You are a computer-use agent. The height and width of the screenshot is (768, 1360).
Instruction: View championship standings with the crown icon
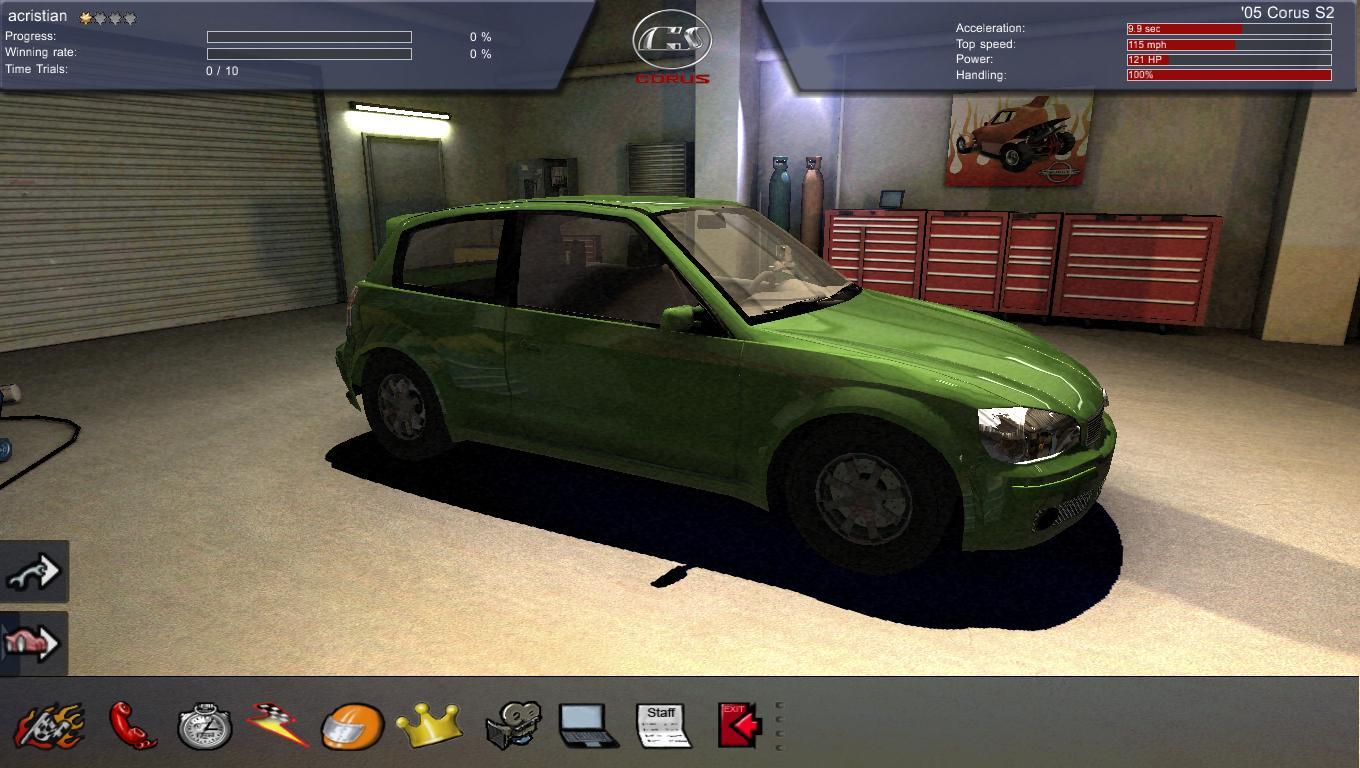(x=432, y=722)
